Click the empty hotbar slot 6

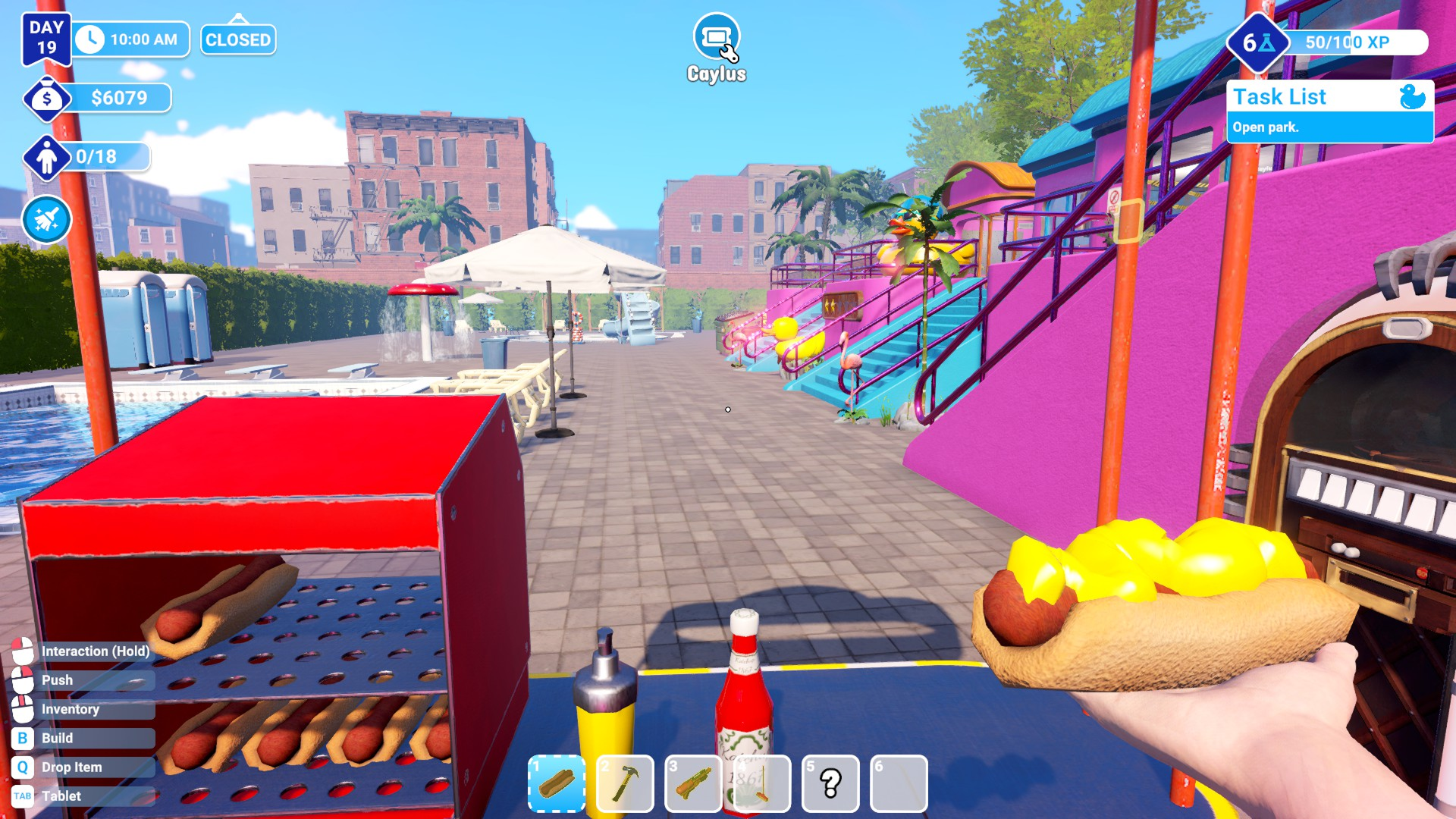pos(900,784)
